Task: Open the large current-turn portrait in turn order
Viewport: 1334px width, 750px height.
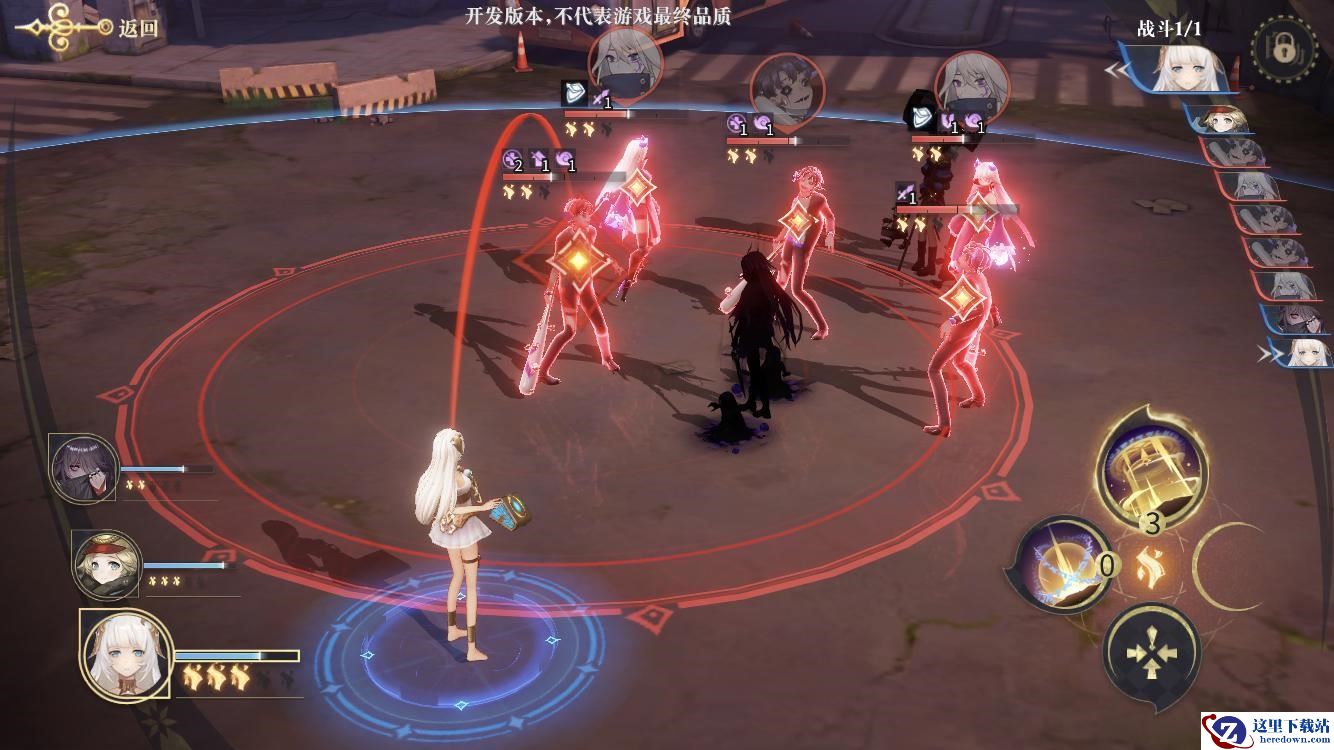Action: (1190, 70)
